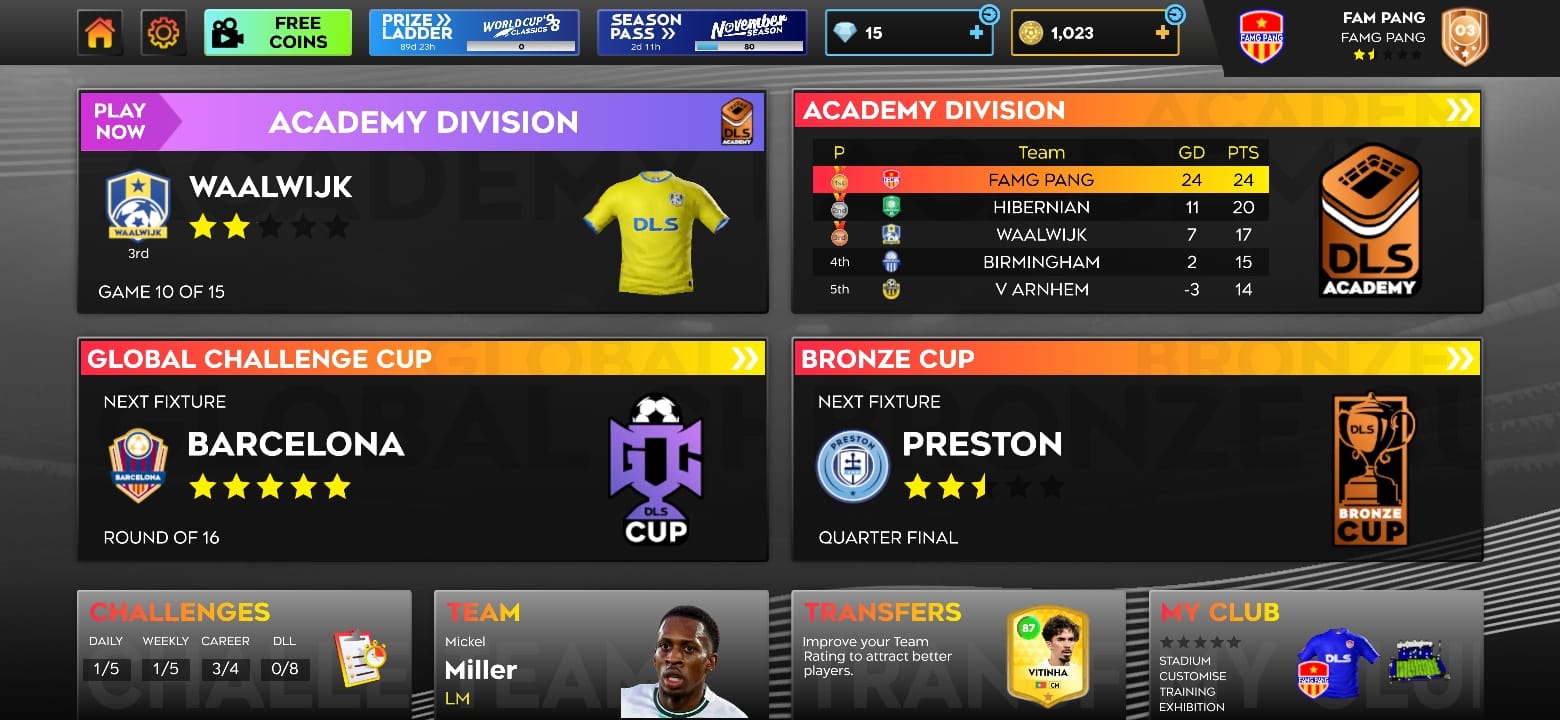Viewport: 1560px width, 720px height.
Task: Open the Prize Ladder banner
Action: [474, 33]
